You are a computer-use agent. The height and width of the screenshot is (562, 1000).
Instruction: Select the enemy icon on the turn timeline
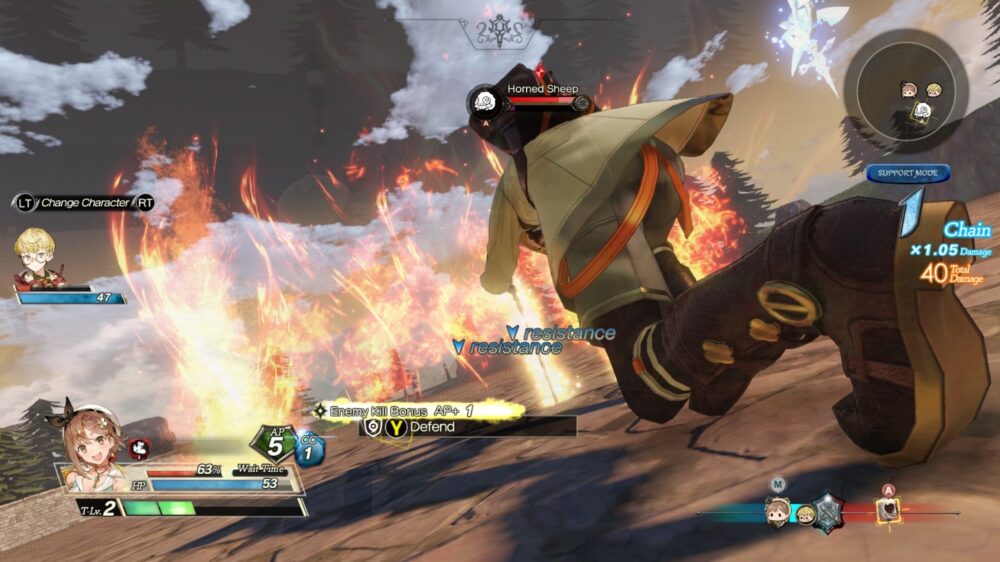[x=887, y=511]
